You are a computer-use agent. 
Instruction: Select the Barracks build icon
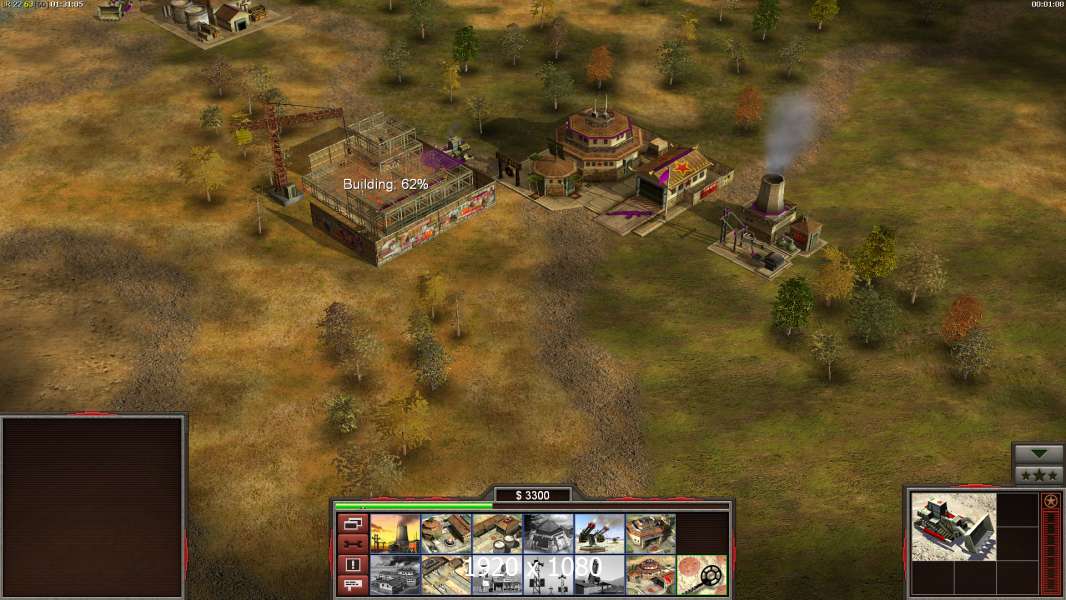point(446,534)
